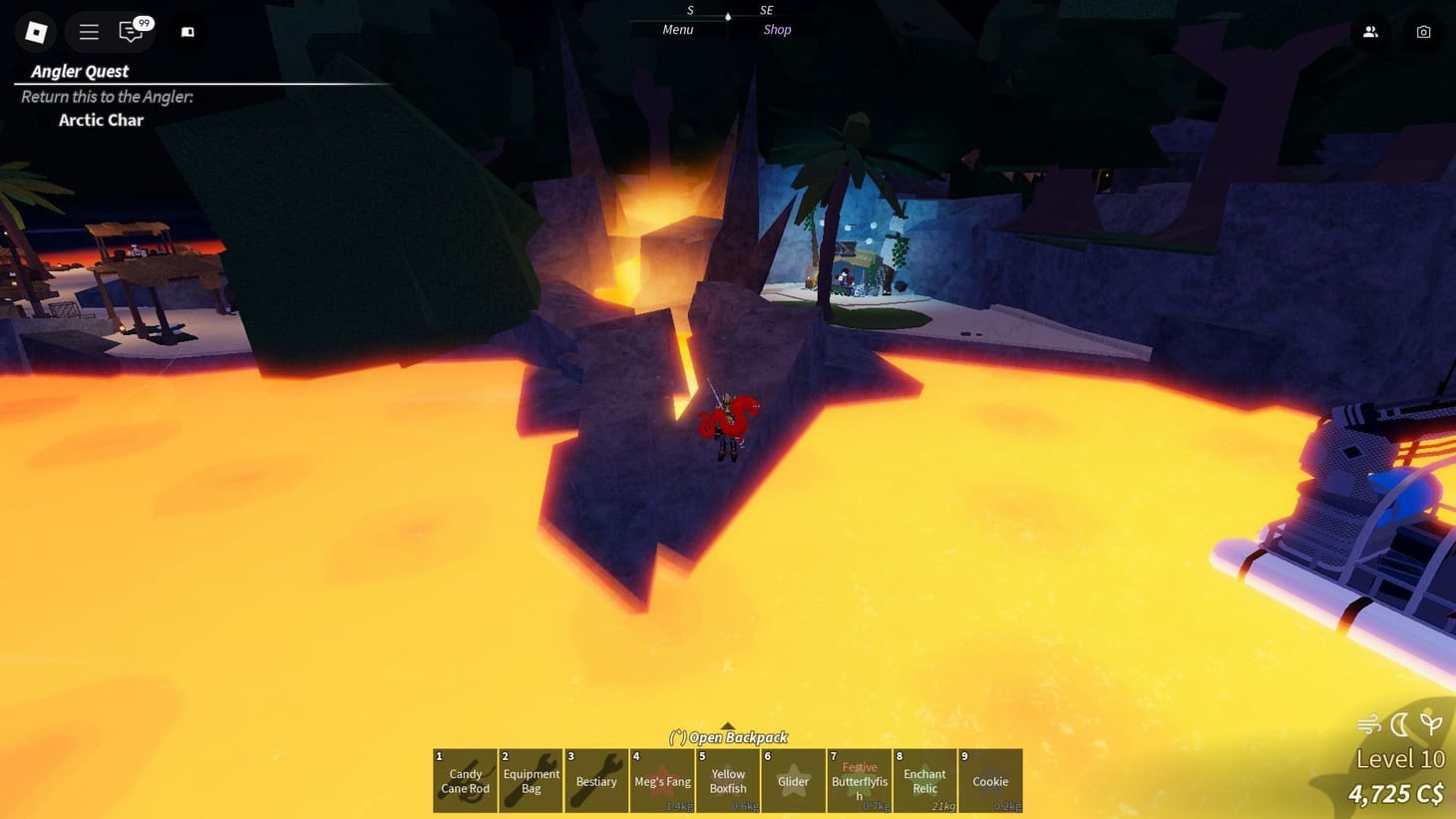Open the capture book icon
This screenshot has height=819, width=1456.
click(x=185, y=31)
